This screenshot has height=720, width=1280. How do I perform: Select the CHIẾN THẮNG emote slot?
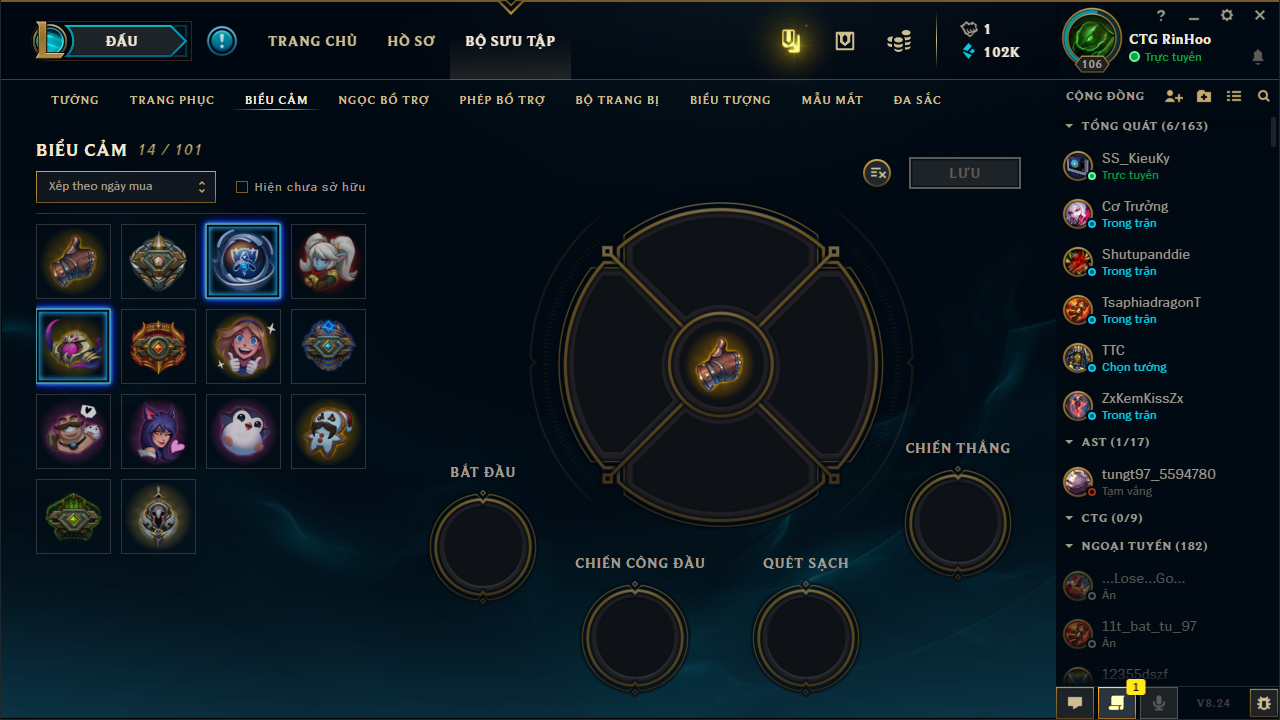[x=957, y=522]
